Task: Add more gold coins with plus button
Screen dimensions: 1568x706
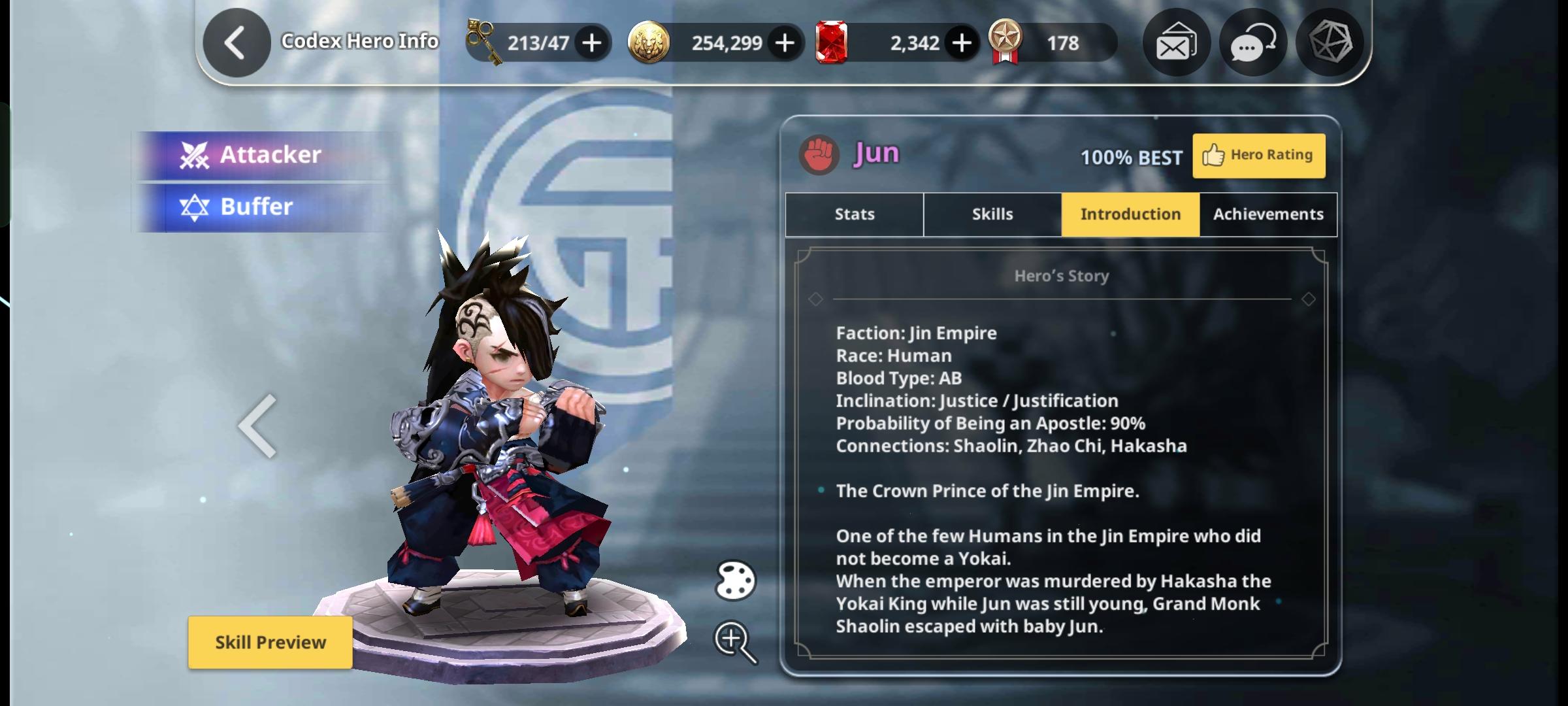Action: point(785,43)
